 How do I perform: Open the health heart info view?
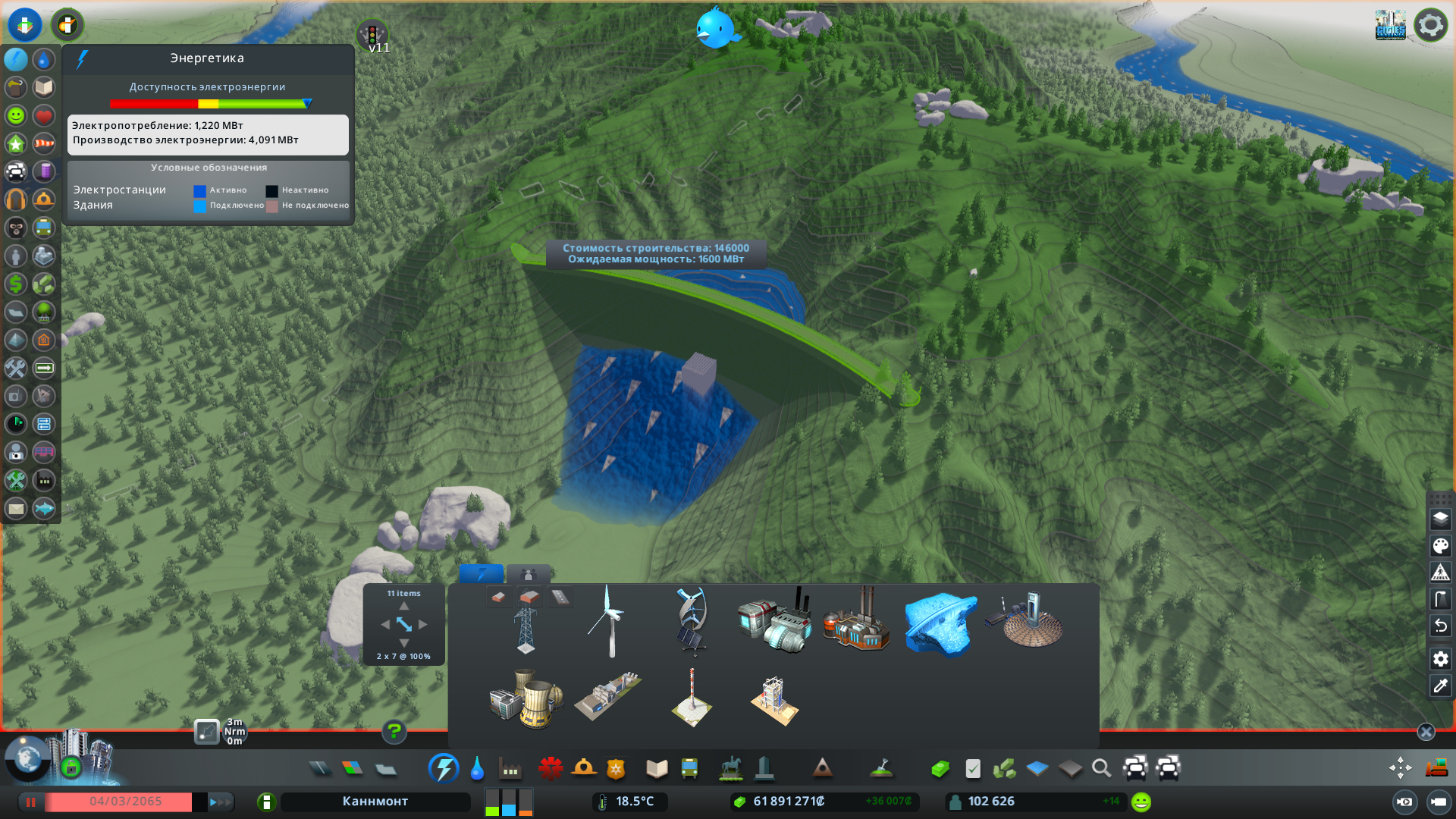coord(44,116)
